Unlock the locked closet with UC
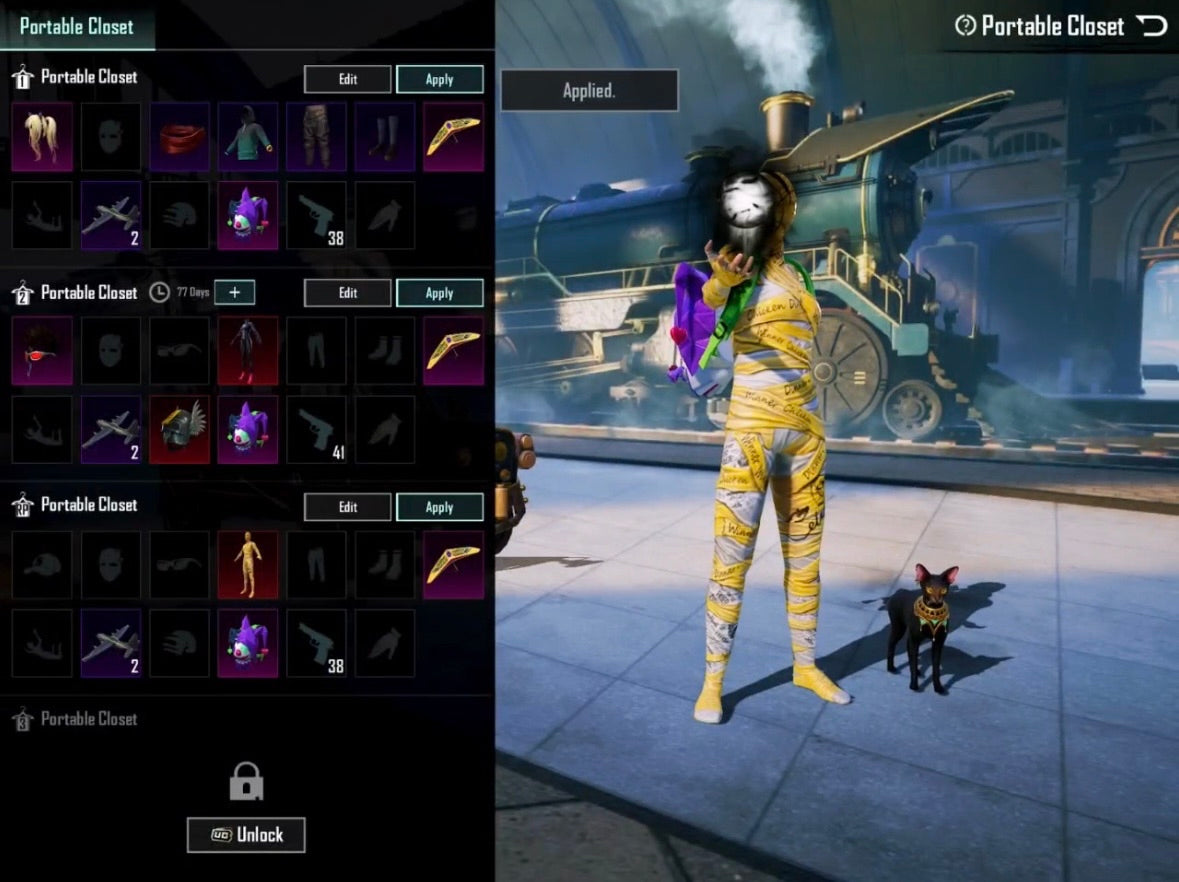This screenshot has width=1179, height=882. click(x=246, y=835)
